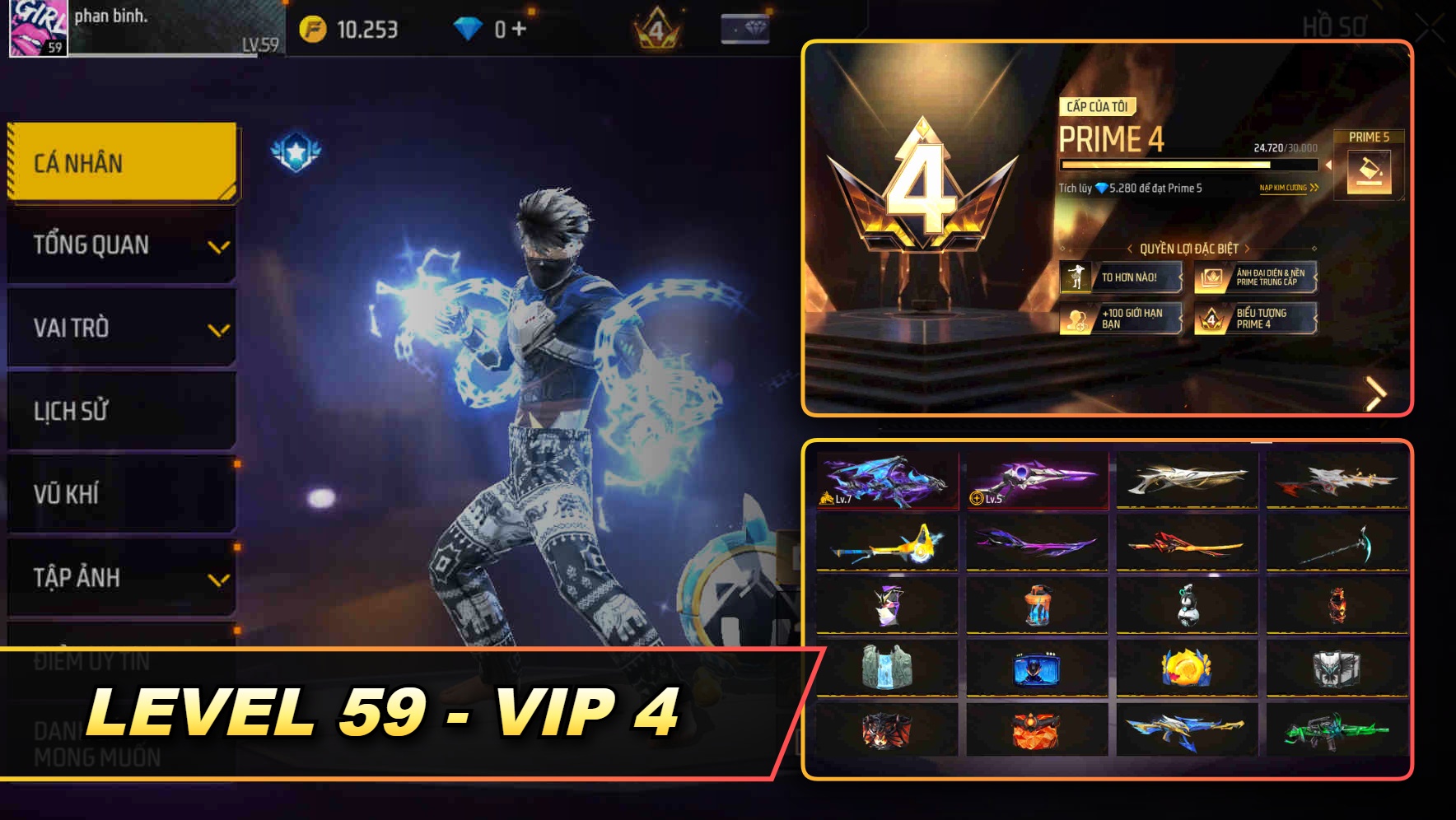1456x820 pixels.
Task: Expand the TỔNG QUAN section
Action: 120,245
